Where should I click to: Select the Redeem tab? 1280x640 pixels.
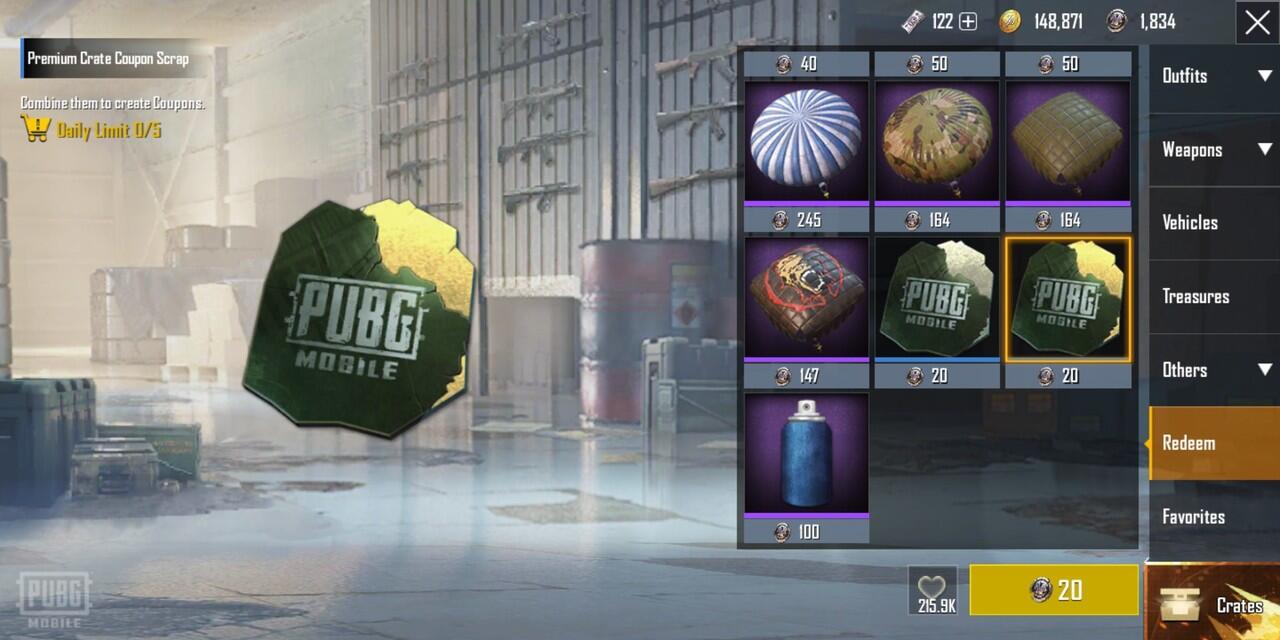click(x=1214, y=443)
